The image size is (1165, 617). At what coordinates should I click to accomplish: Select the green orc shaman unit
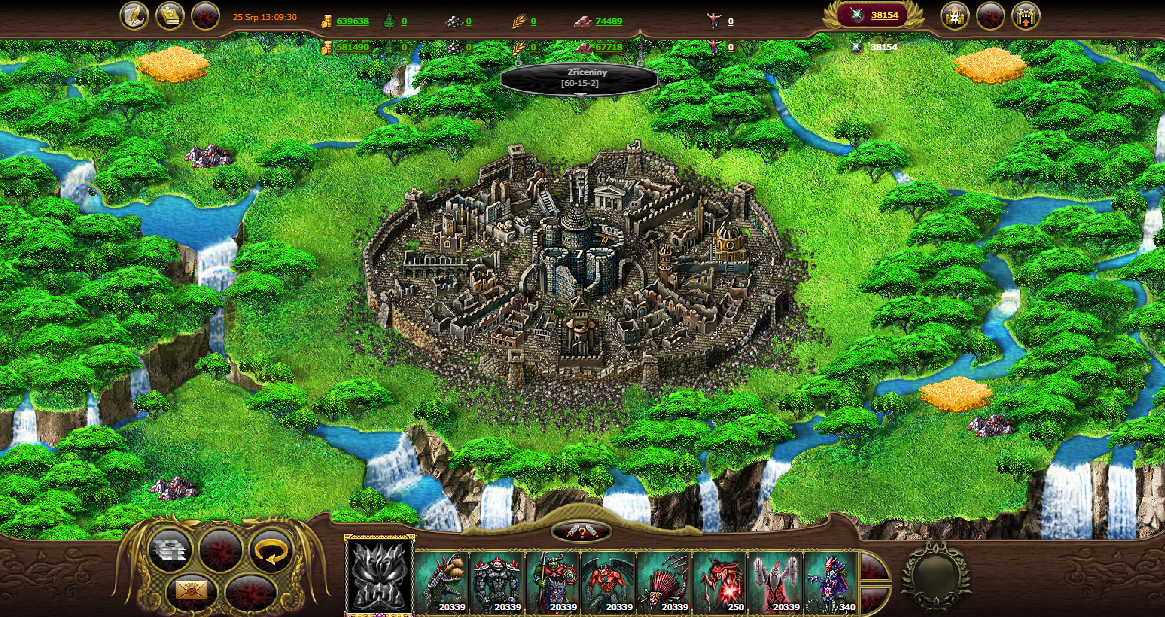553,582
